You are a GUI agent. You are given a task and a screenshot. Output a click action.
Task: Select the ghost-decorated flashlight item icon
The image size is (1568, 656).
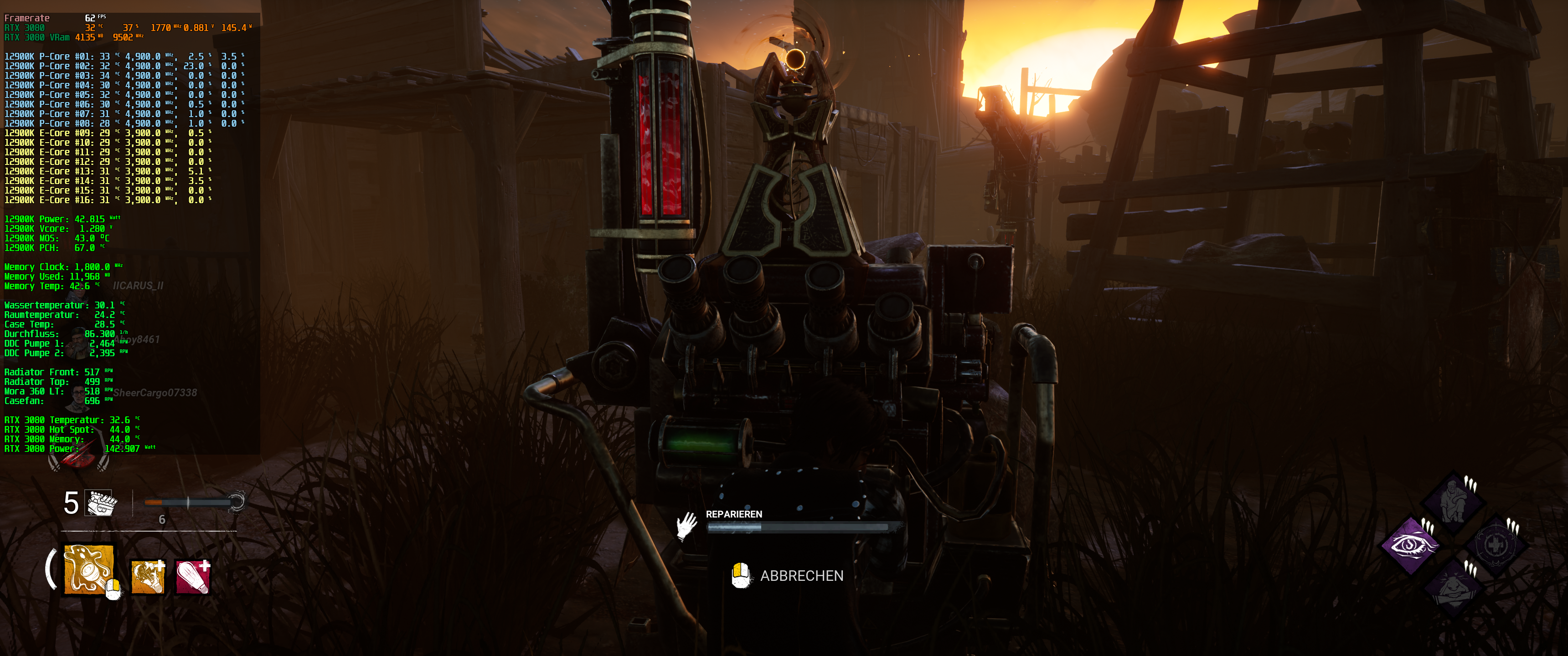coord(89,571)
